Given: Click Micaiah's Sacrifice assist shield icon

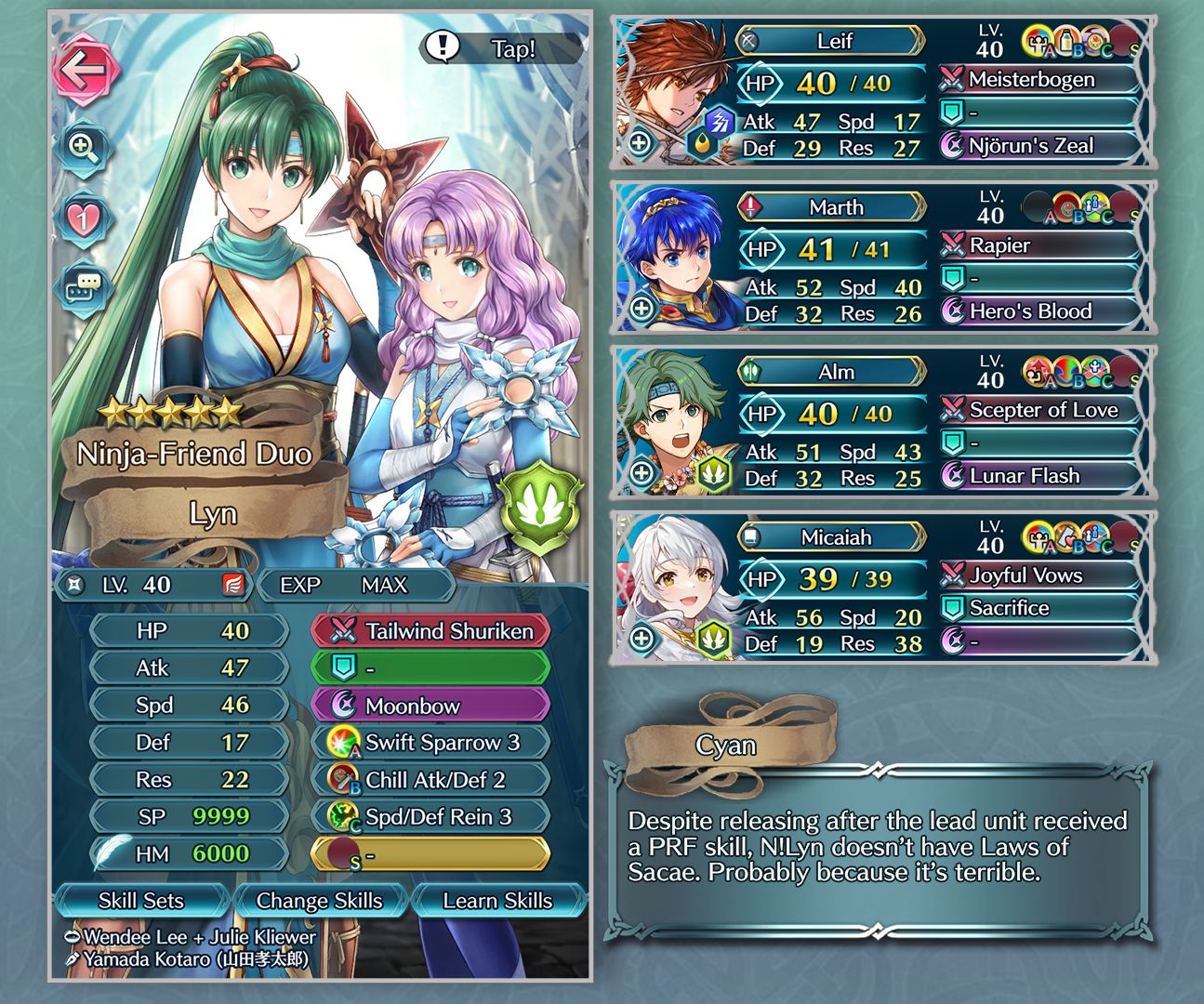Looking at the screenshot, I should [950, 608].
